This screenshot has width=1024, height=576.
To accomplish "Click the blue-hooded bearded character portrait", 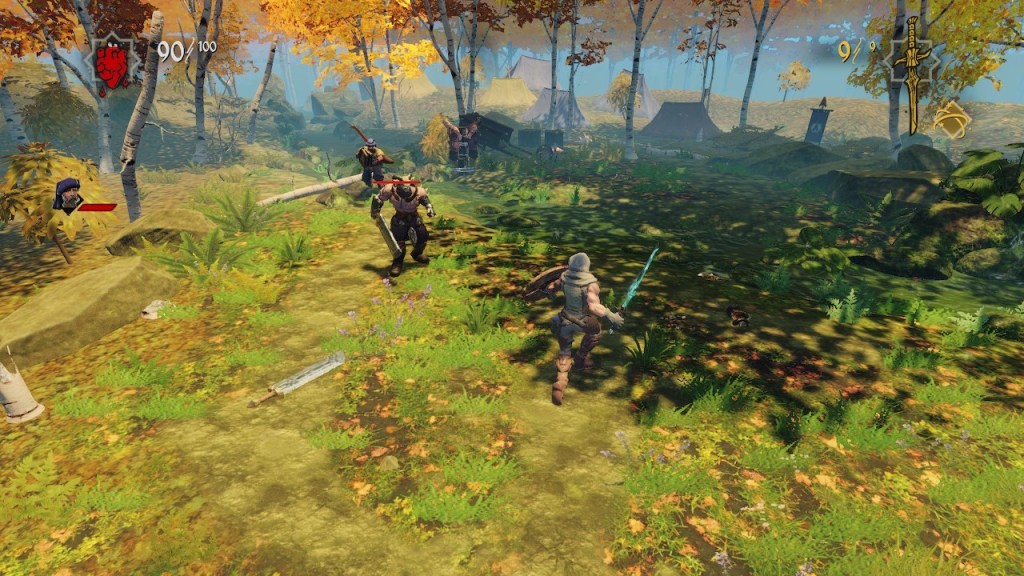I will coord(68,195).
